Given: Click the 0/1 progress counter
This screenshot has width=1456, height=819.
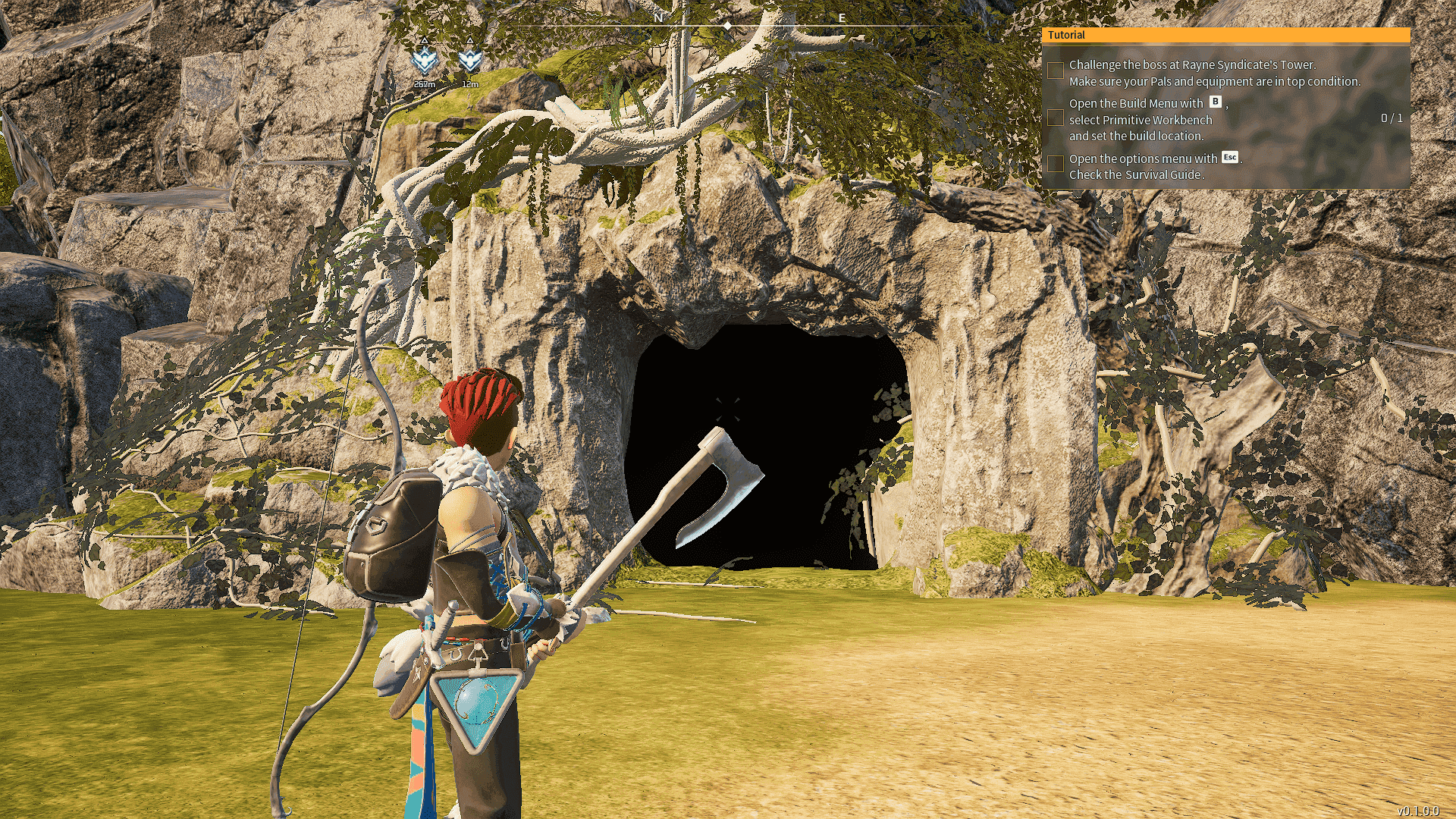Looking at the screenshot, I should [1394, 118].
